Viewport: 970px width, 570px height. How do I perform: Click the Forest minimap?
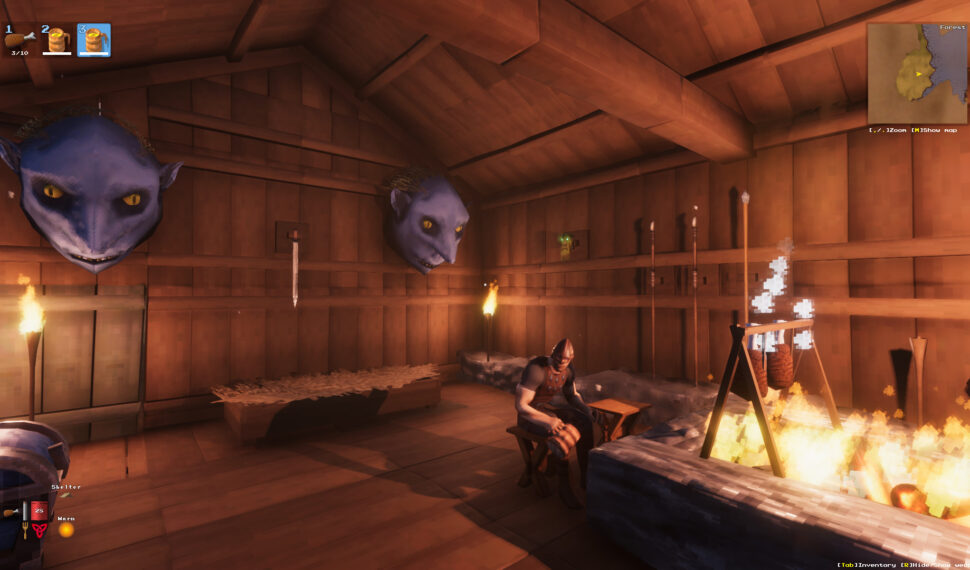916,73
